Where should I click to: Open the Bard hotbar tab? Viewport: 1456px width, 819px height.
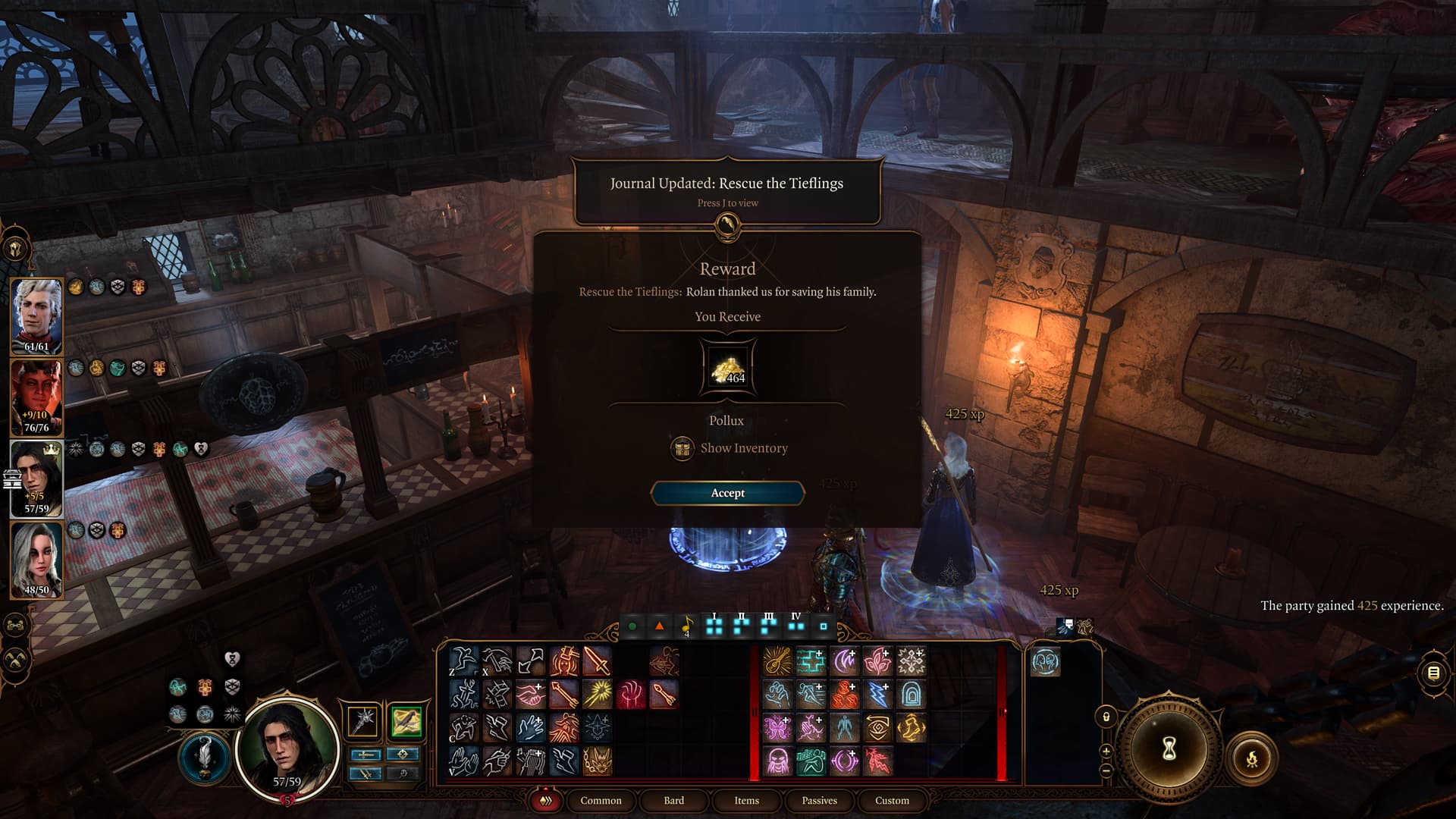click(x=673, y=800)
